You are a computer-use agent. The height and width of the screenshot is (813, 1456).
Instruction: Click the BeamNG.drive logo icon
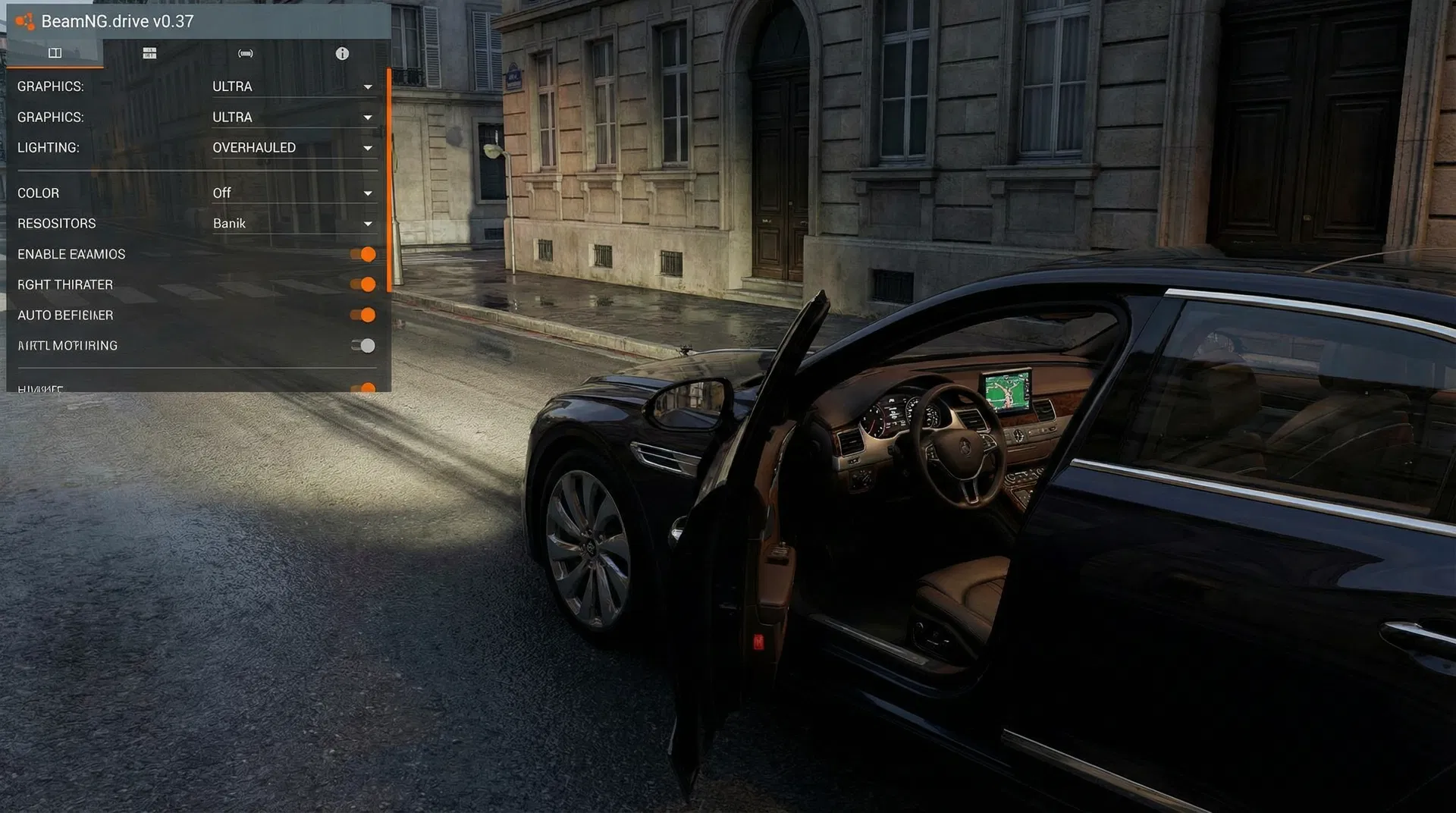tap(25, 21)
